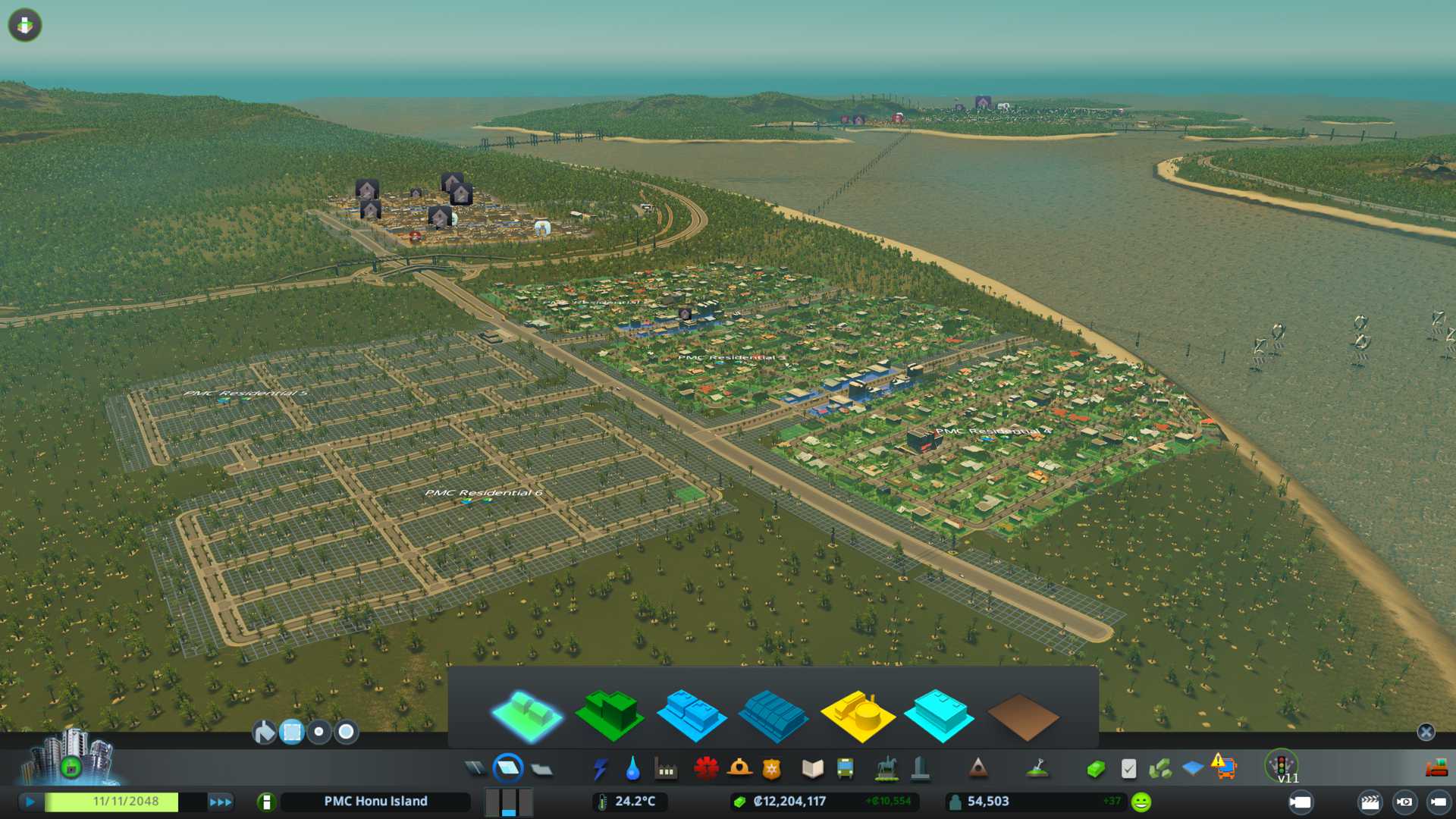Screen dimensions: 1456x819
Task: Open the police badge menu
Action: 771,769
